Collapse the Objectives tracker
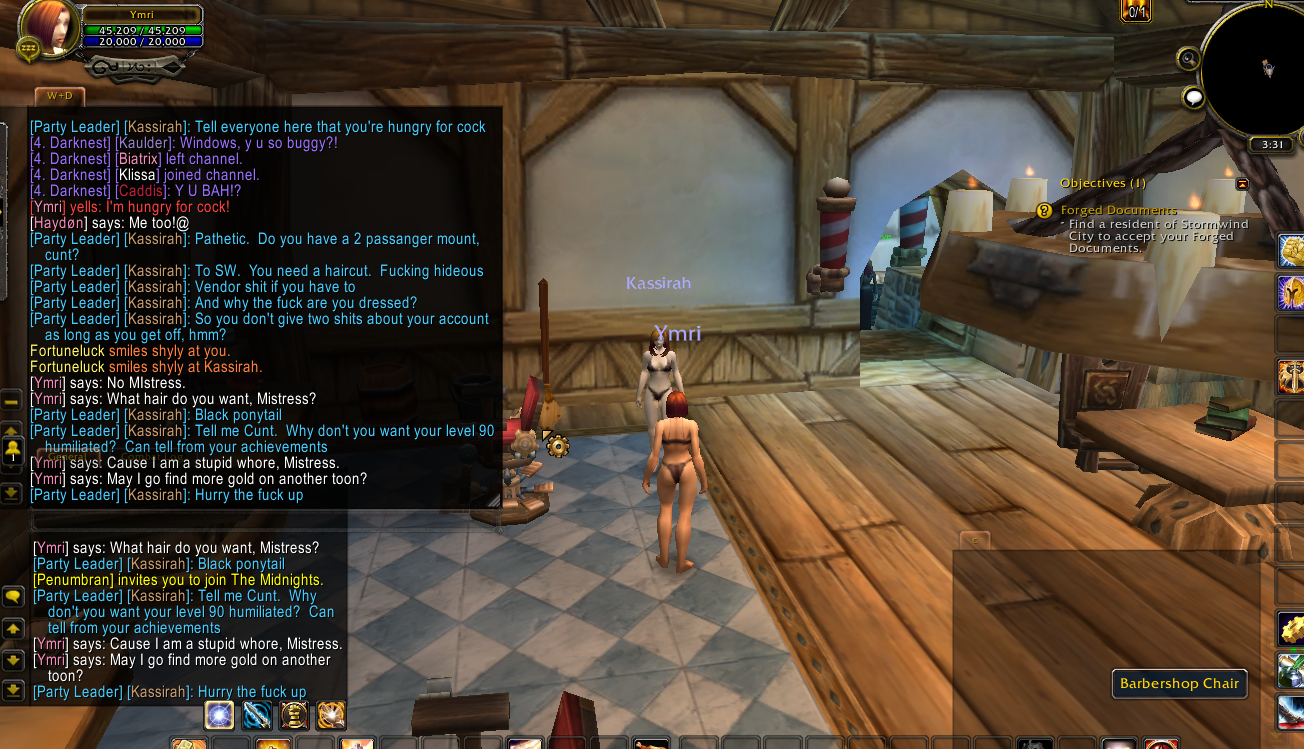This screenshot has width=1304, height=749. coord(1242,184)
